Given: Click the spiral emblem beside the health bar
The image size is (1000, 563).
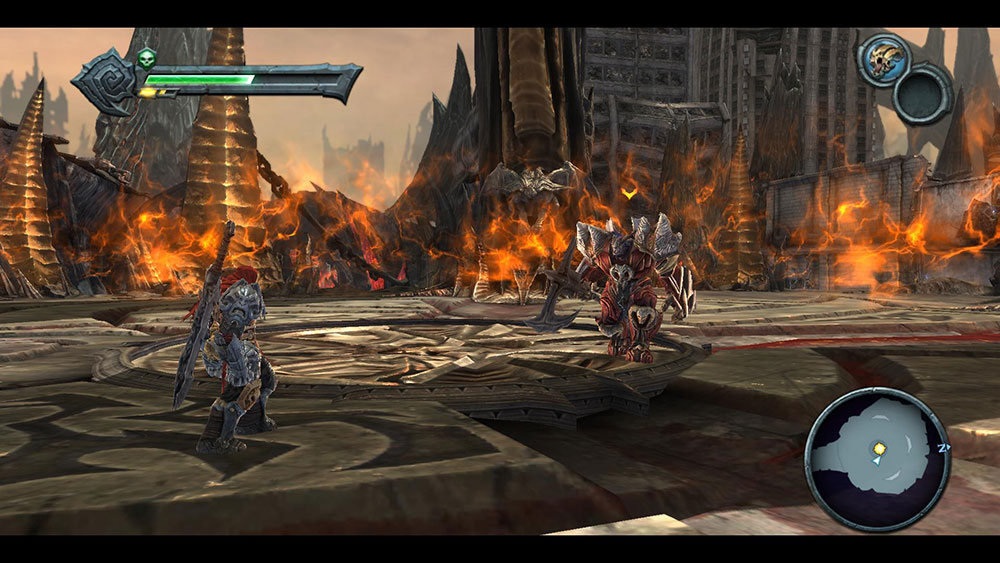Looking at the screenshot, I should point(106,82).
